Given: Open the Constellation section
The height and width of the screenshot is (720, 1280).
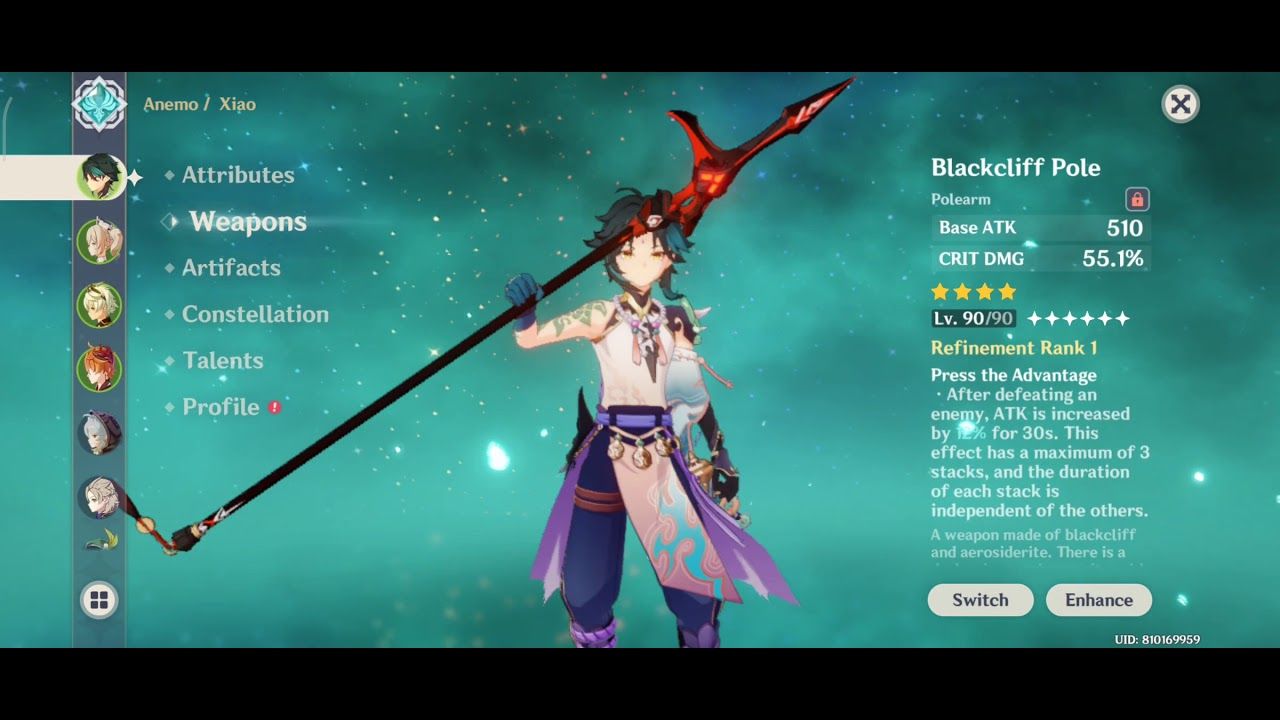Looking at the screenshot, I should click(x=255, y=314).
